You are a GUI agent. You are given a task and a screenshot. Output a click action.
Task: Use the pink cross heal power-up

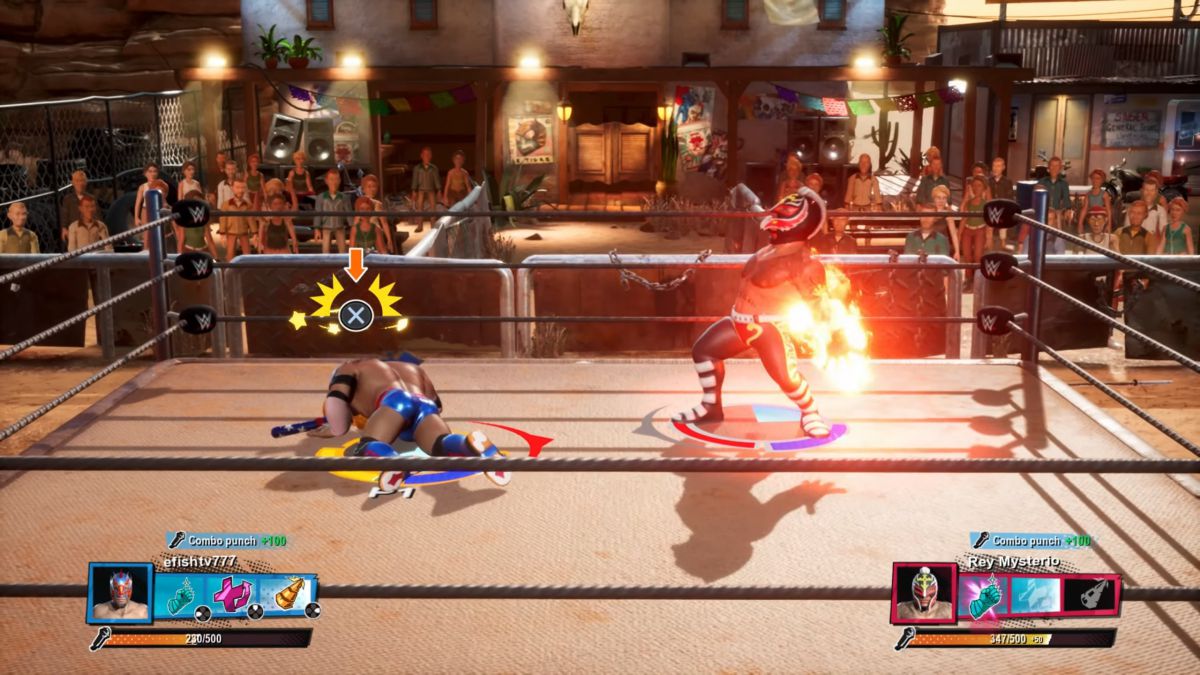coord(233,596)
